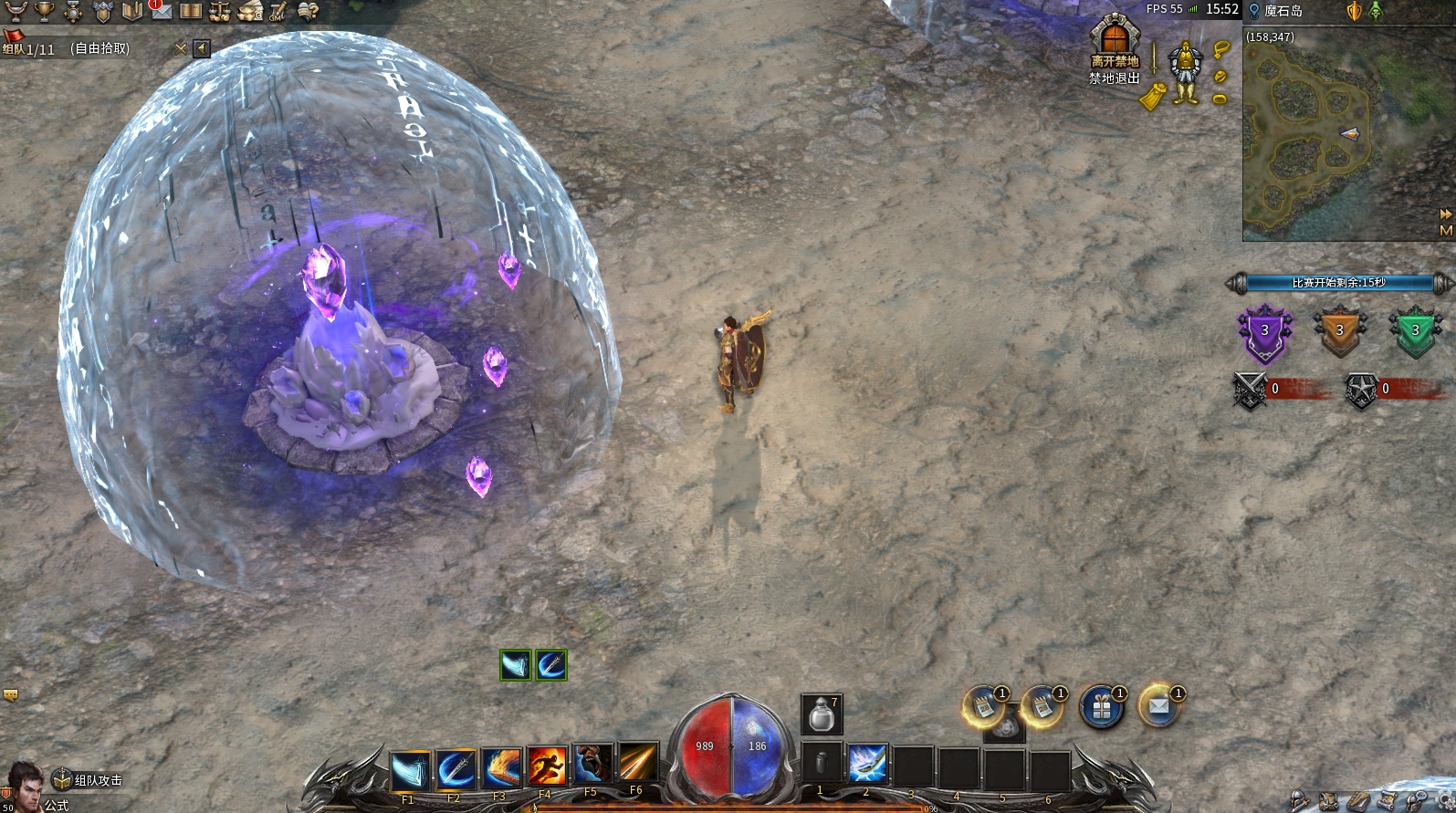Use the lightning blade item in slot 2
Screen dimensions: 1456x813
point(866,764)
